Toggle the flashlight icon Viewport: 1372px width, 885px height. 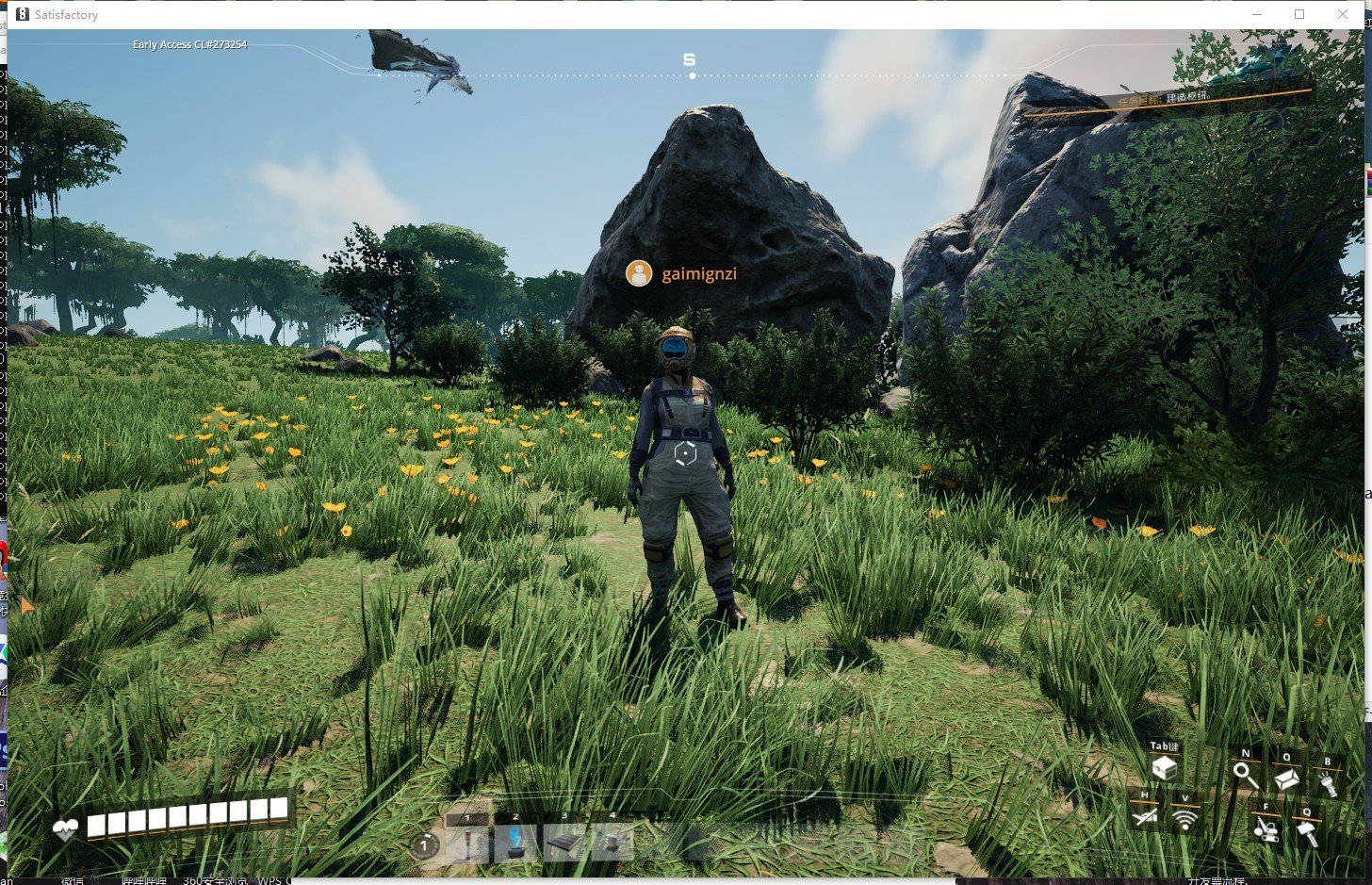[1328, 781]
